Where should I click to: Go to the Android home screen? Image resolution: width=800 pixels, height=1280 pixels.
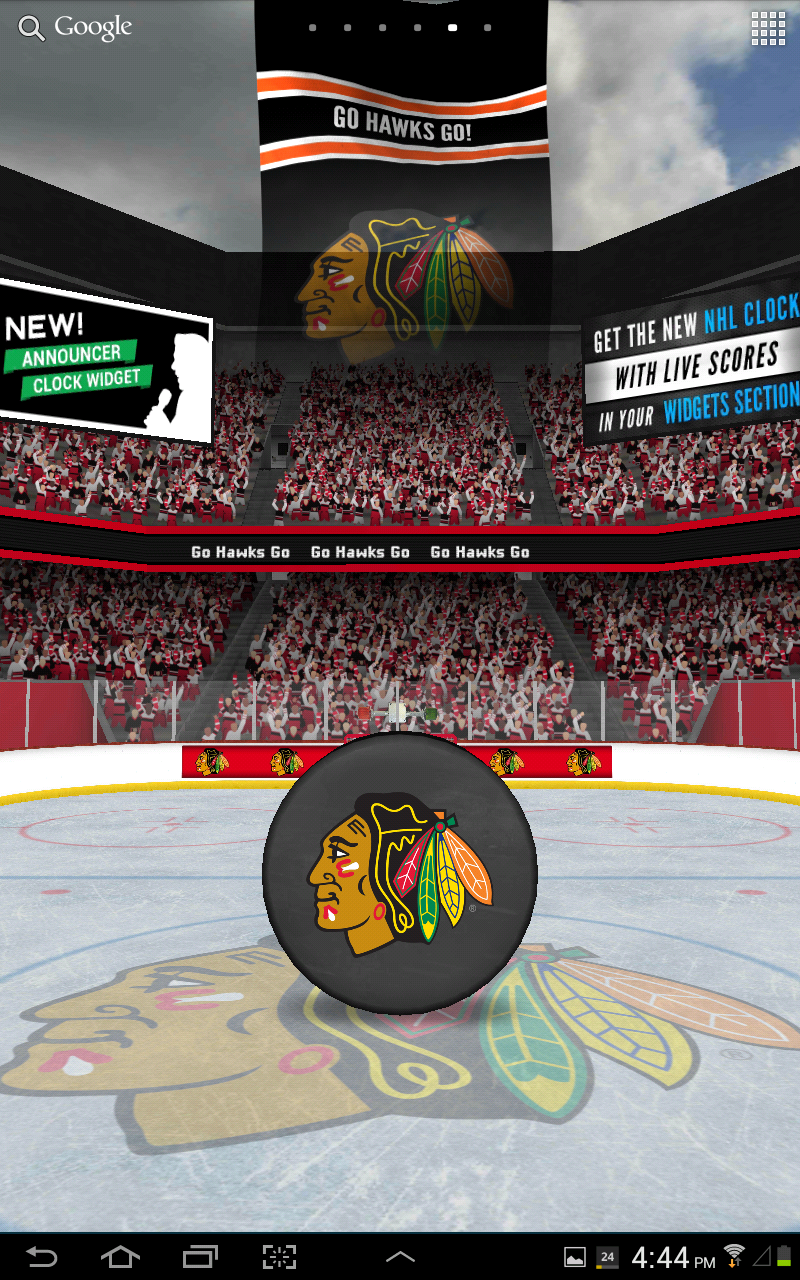point(120,1256)
